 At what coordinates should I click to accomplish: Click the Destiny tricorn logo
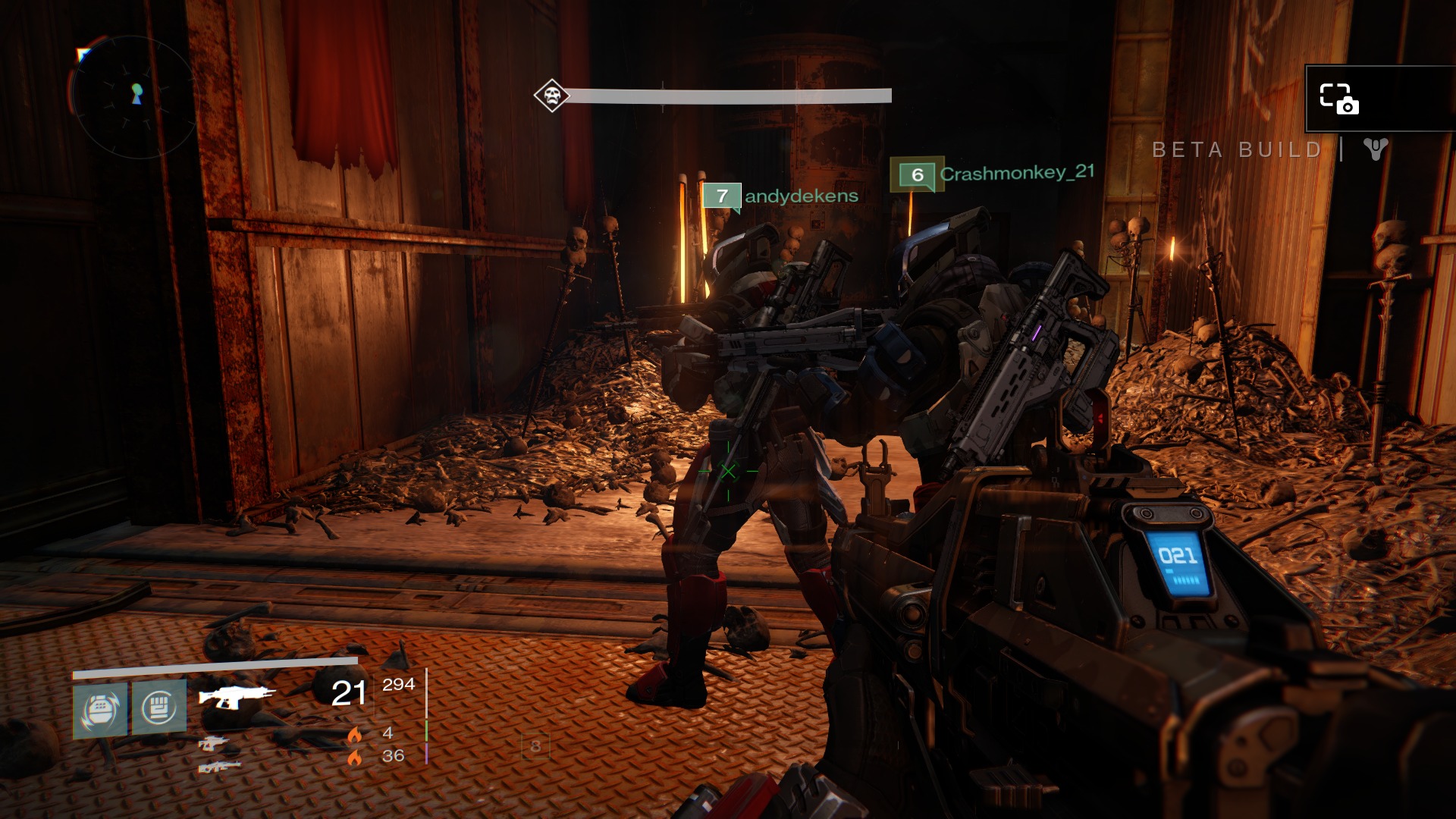pos(1375,149)
